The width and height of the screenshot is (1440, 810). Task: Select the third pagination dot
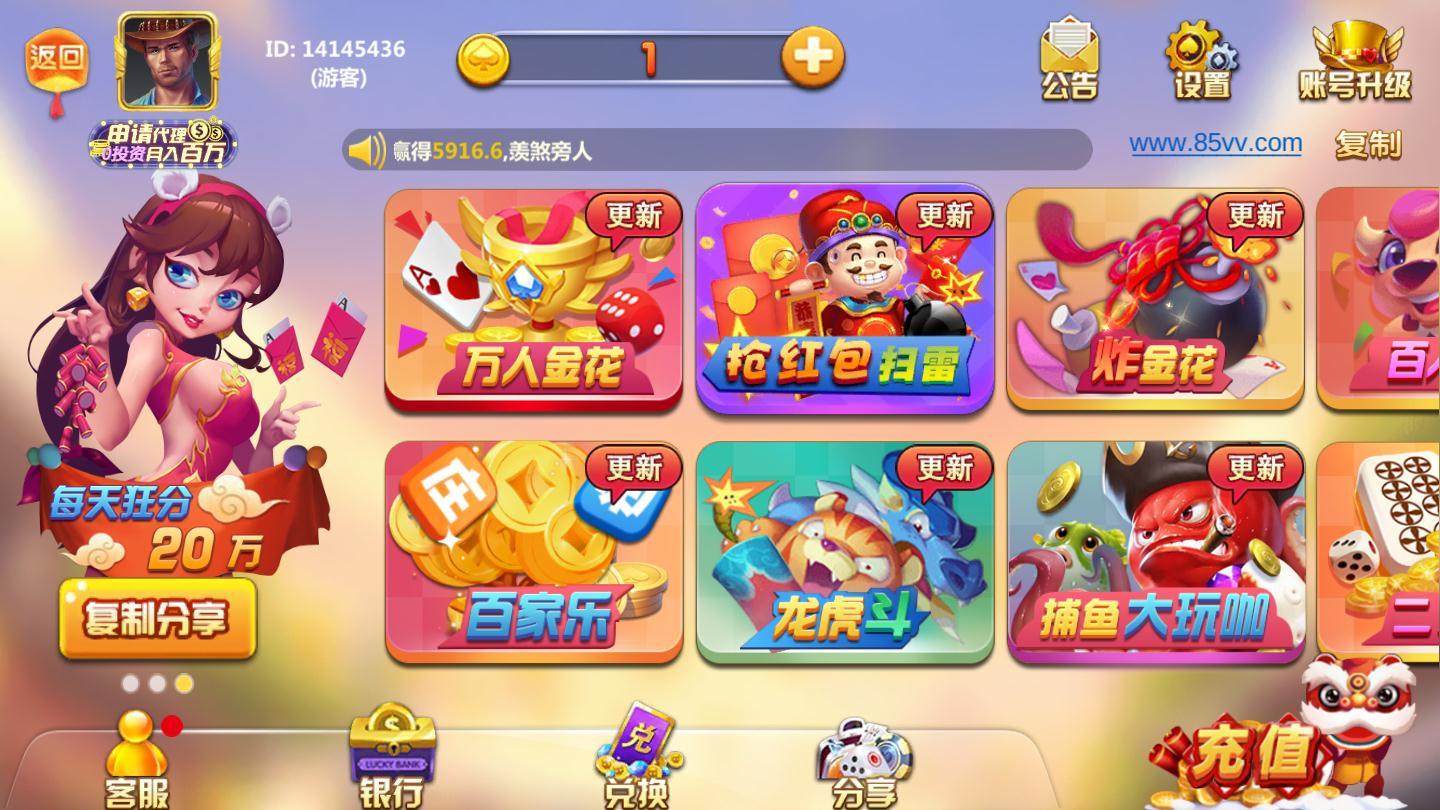pos(183,683)
